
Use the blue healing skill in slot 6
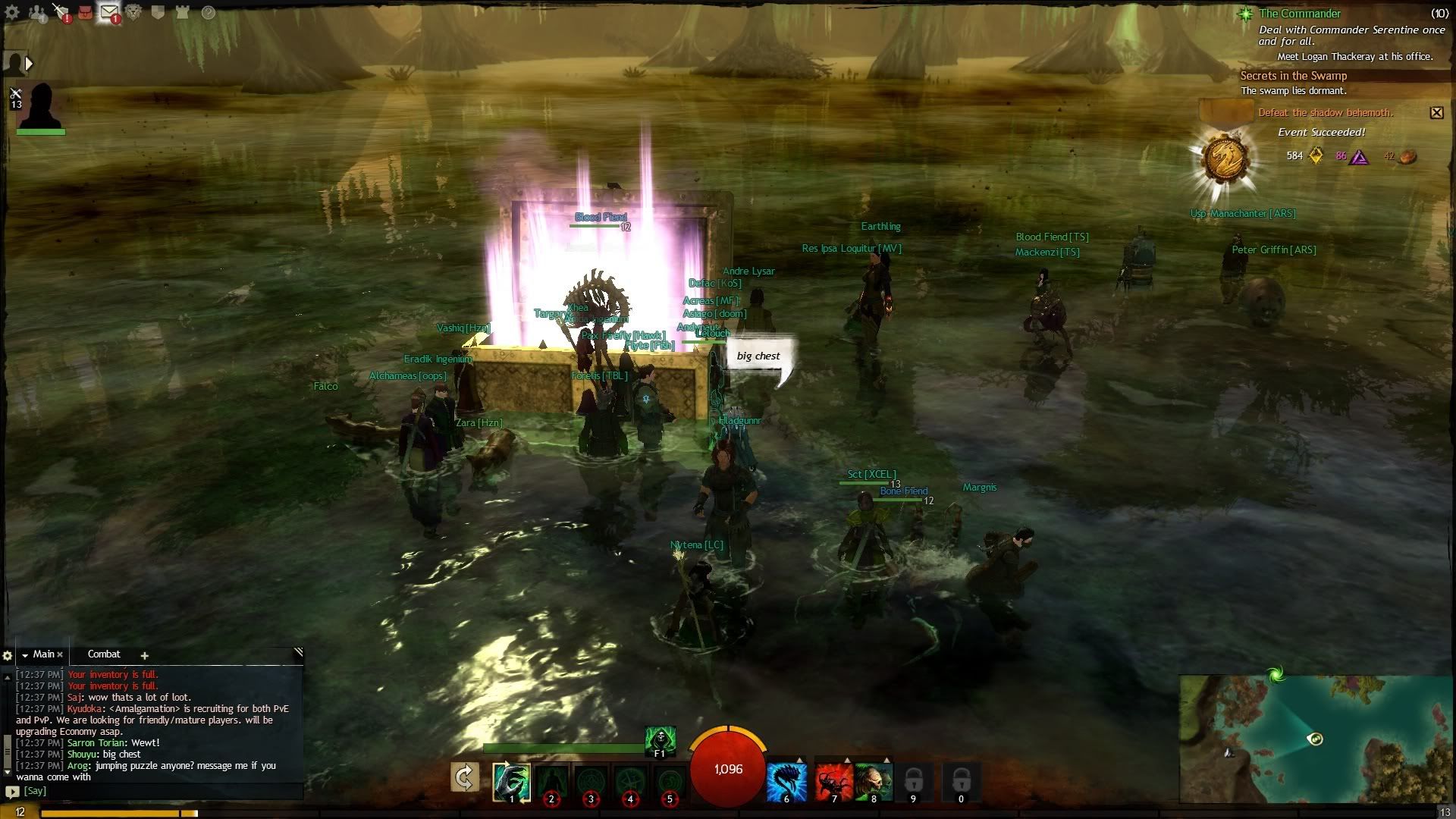(786, 781)
